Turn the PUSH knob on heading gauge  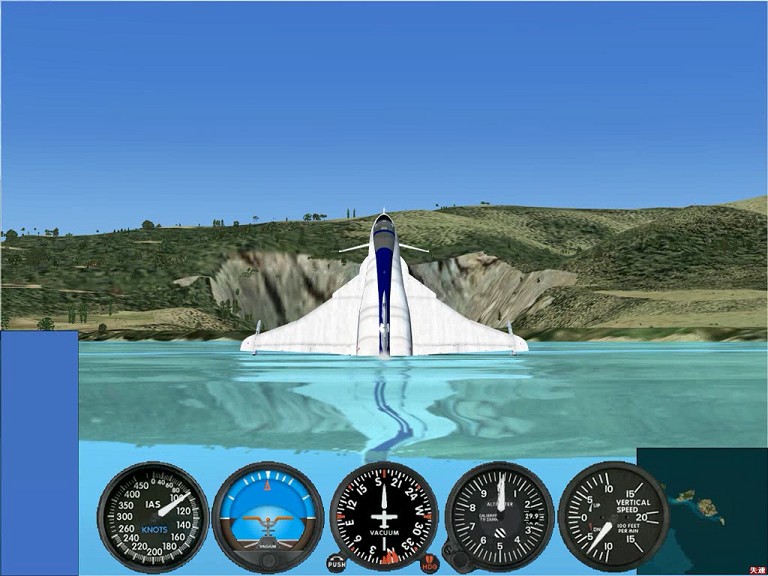point(336,563)
